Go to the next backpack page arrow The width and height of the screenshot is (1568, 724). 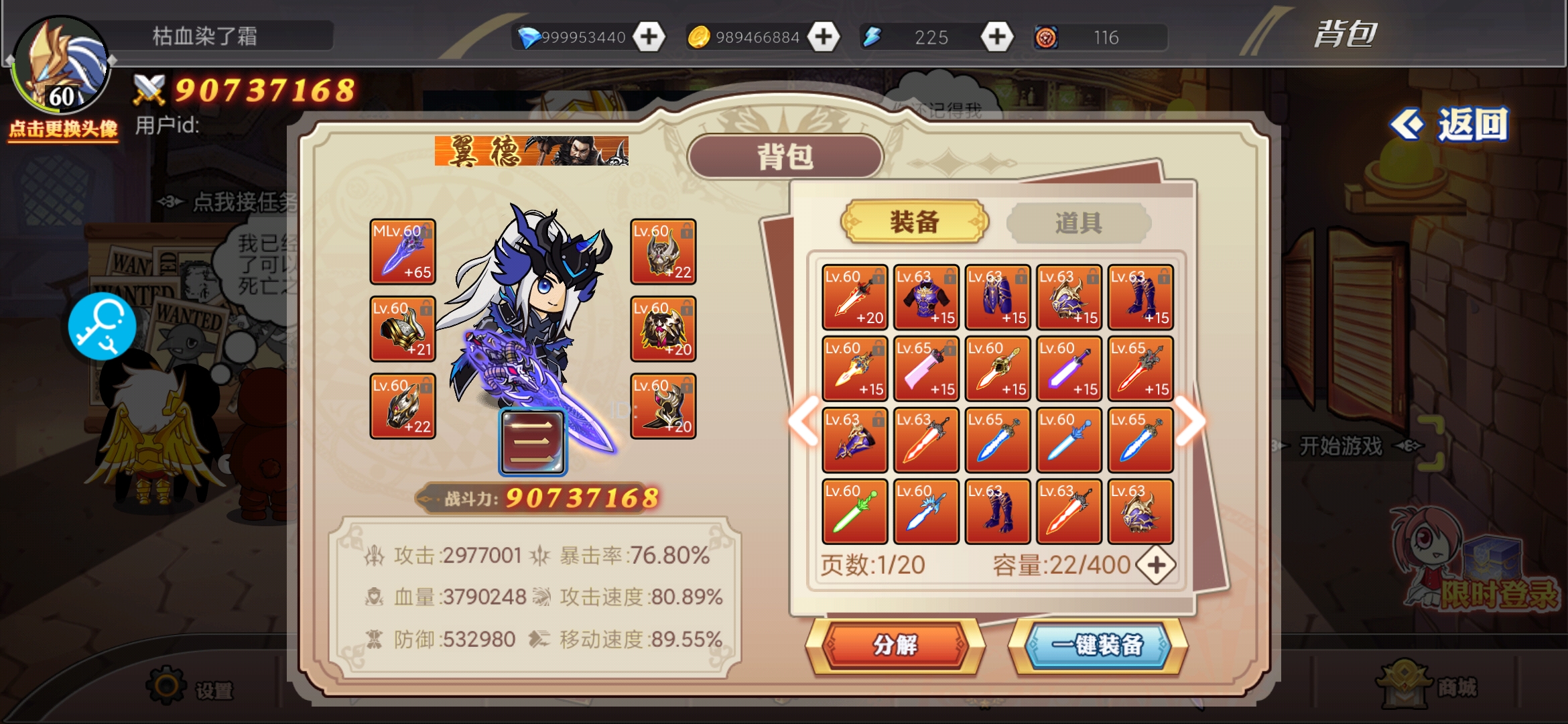pyautogui.click(x=1191, y=421)
